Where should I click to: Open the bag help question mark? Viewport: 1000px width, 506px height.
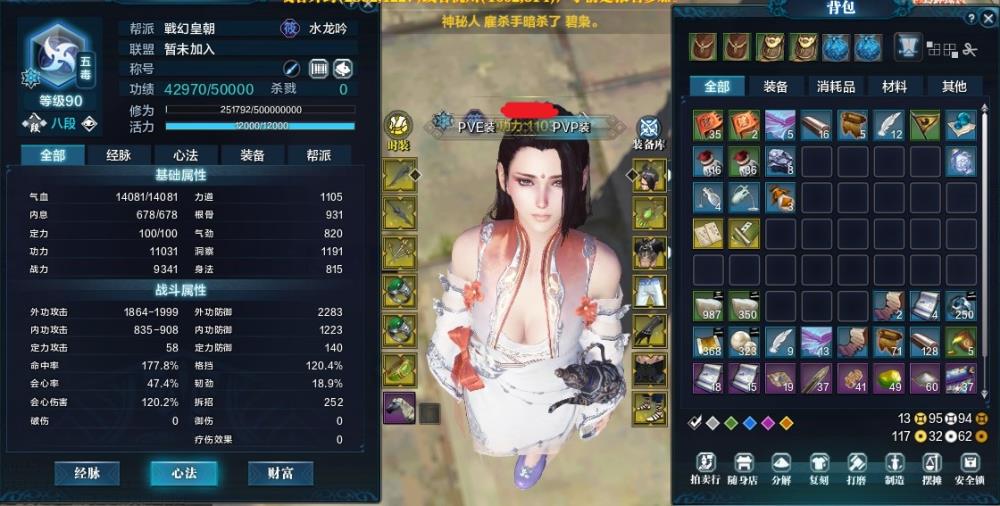point(970,18)
